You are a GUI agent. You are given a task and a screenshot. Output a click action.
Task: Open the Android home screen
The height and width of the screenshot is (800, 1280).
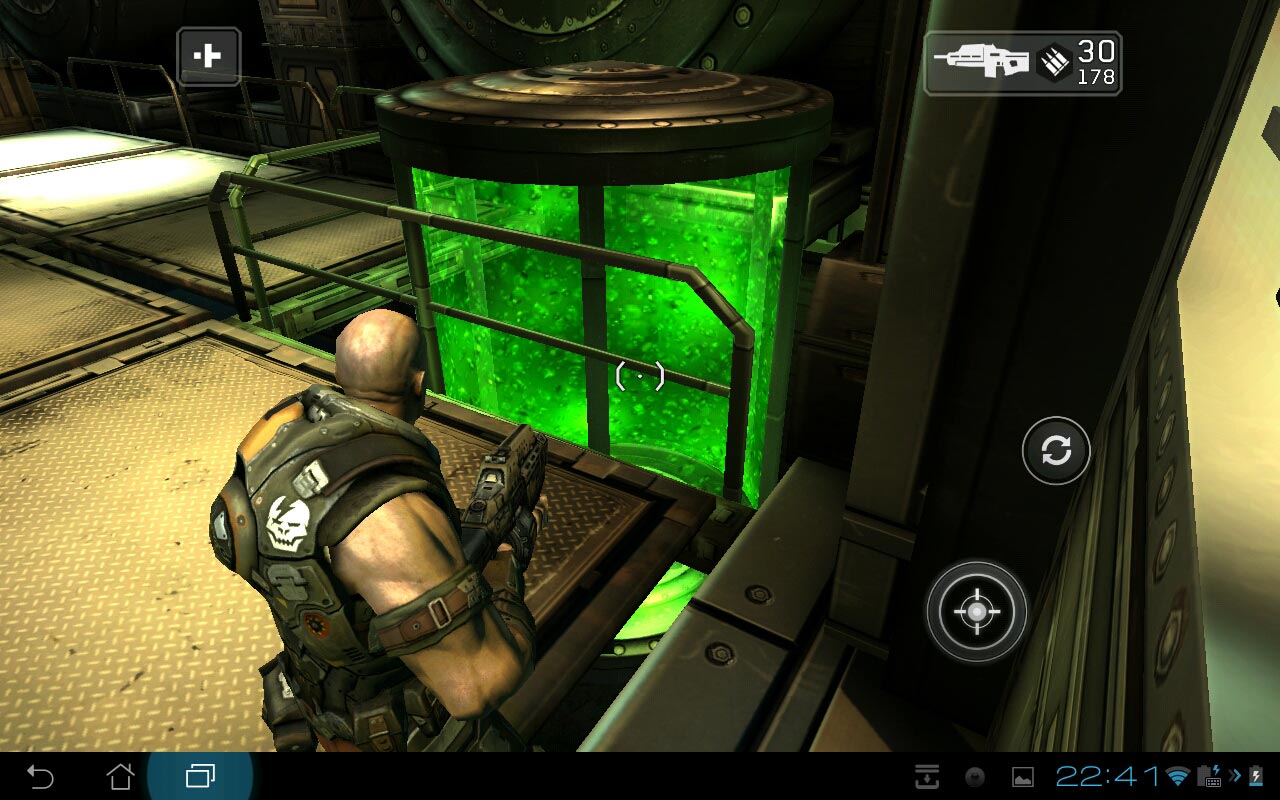pyautogui.click(x=120, y=776)
